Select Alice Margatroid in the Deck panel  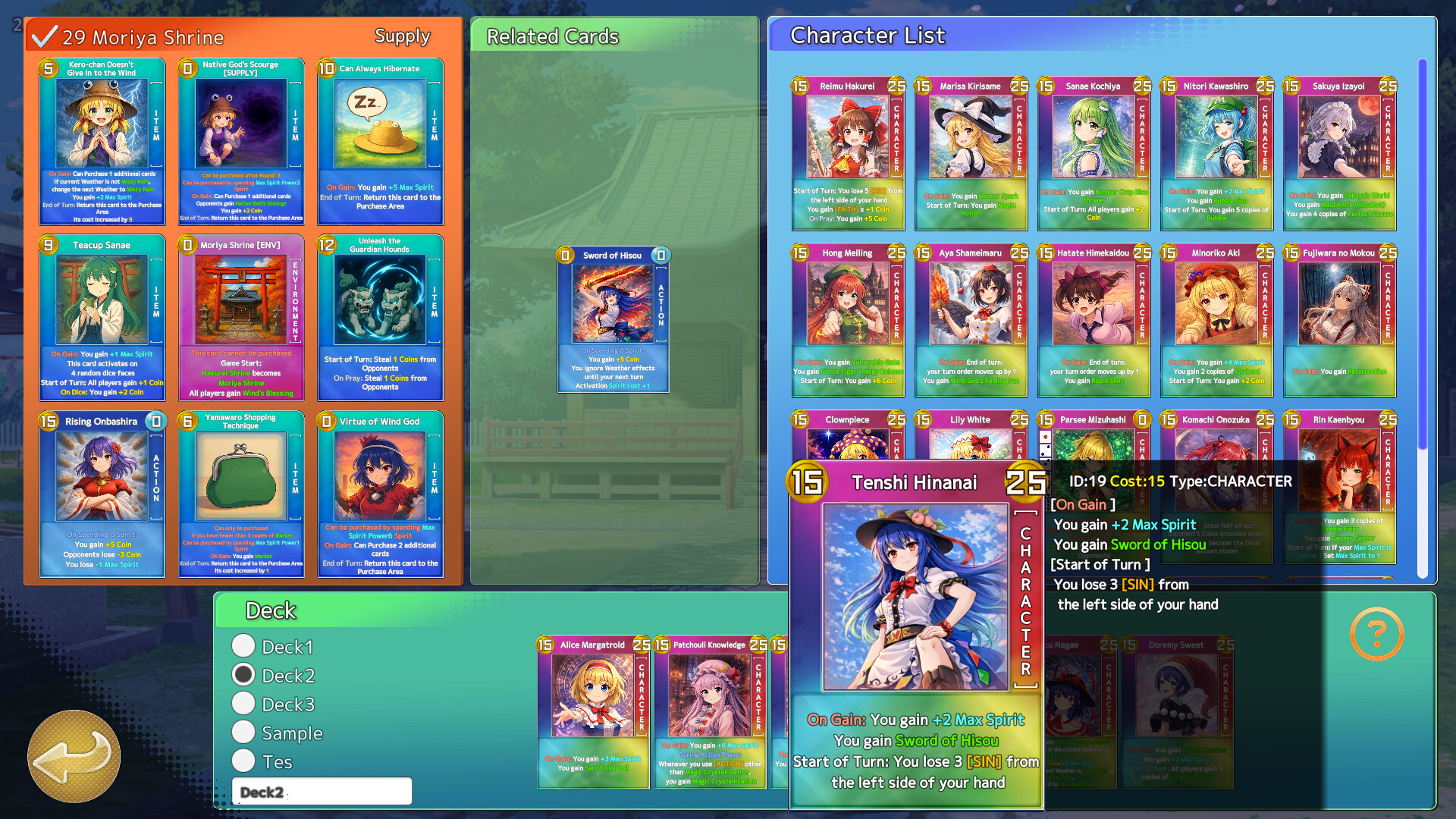592,713
